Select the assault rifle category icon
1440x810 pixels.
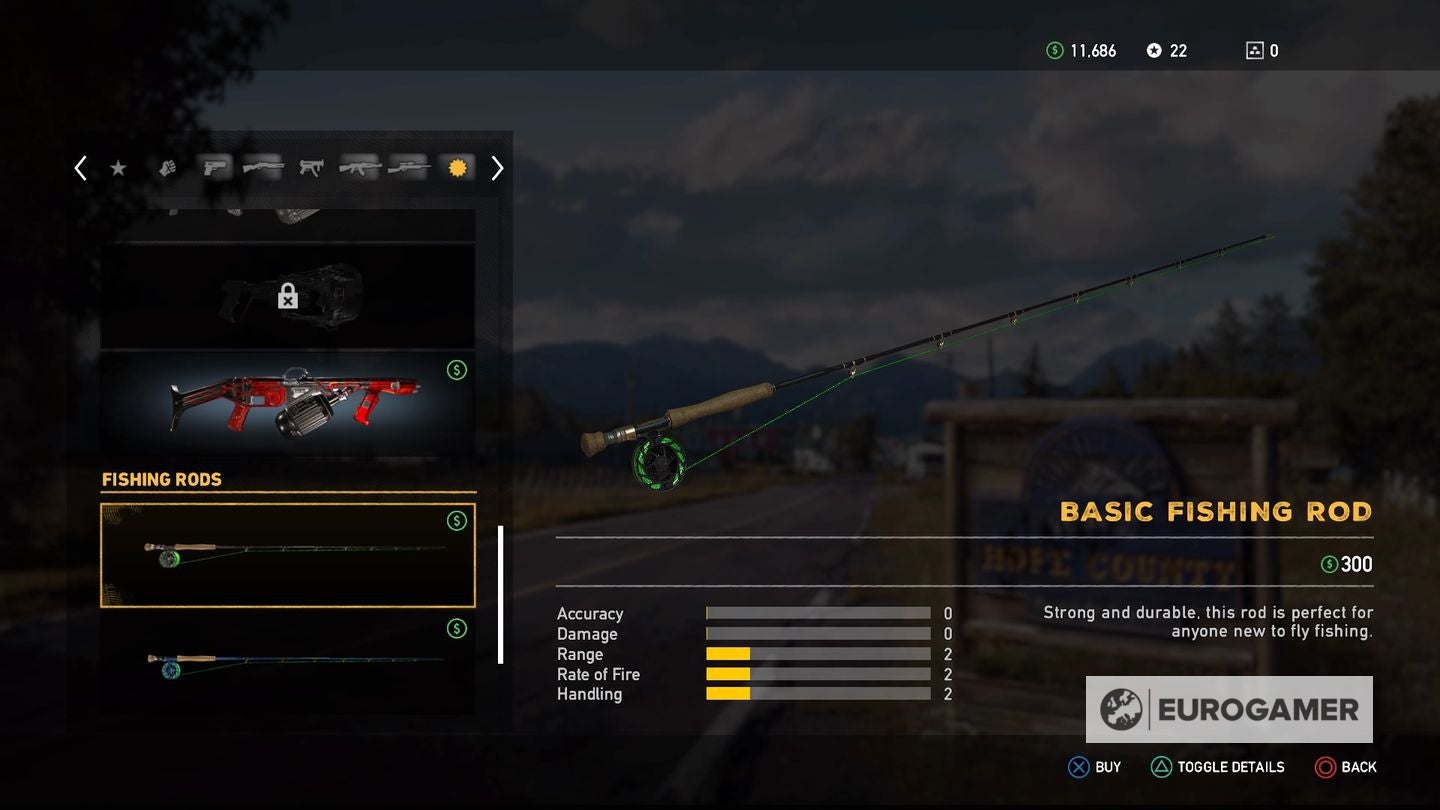(x=359, y=168)
